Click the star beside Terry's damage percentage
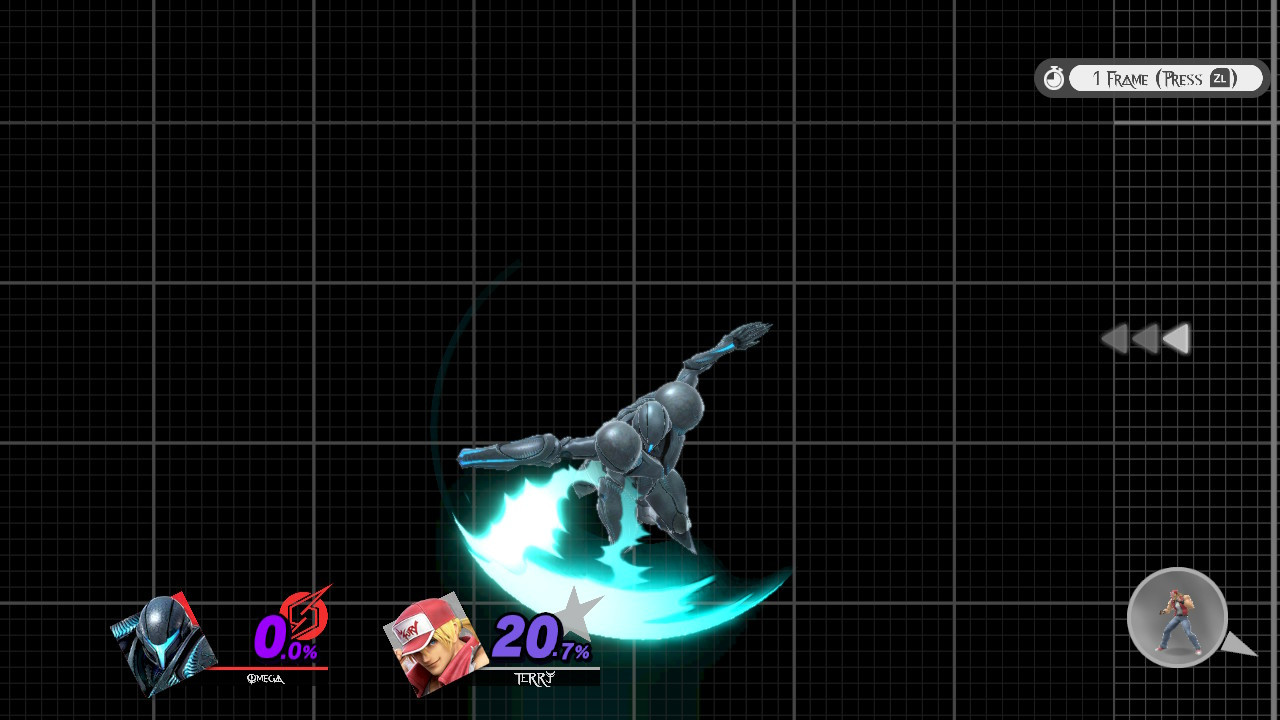The width and height of the screenshot is (1280, 720). pyautogui.click(x=575, y=615)
